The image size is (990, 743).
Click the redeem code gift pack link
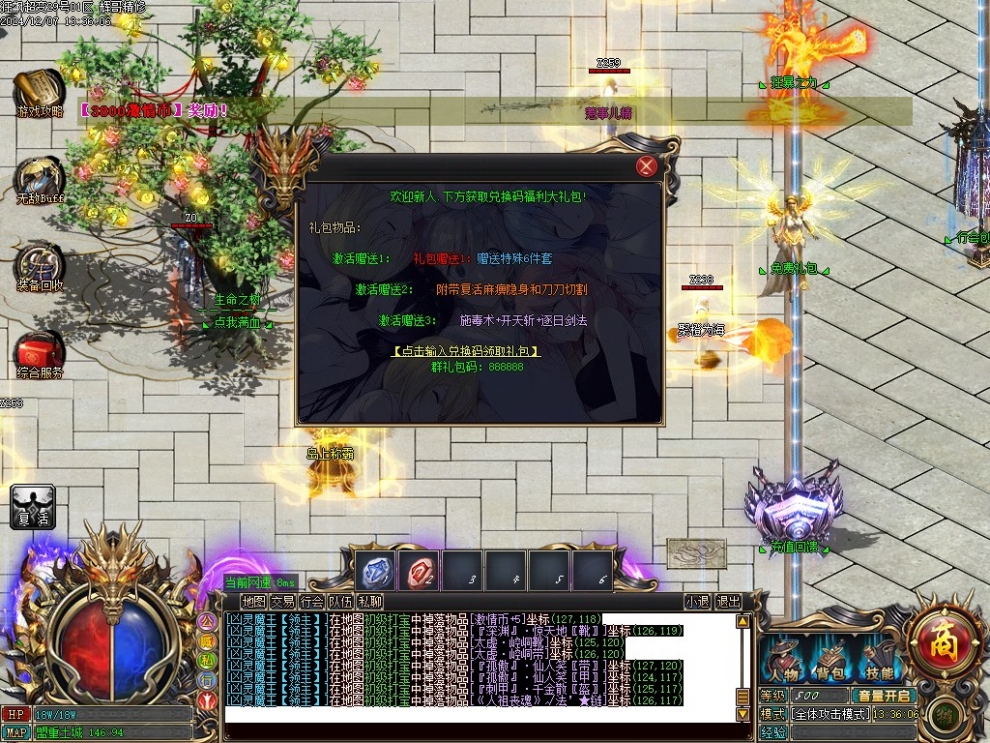pyautogui.click(x=466, y=351)
